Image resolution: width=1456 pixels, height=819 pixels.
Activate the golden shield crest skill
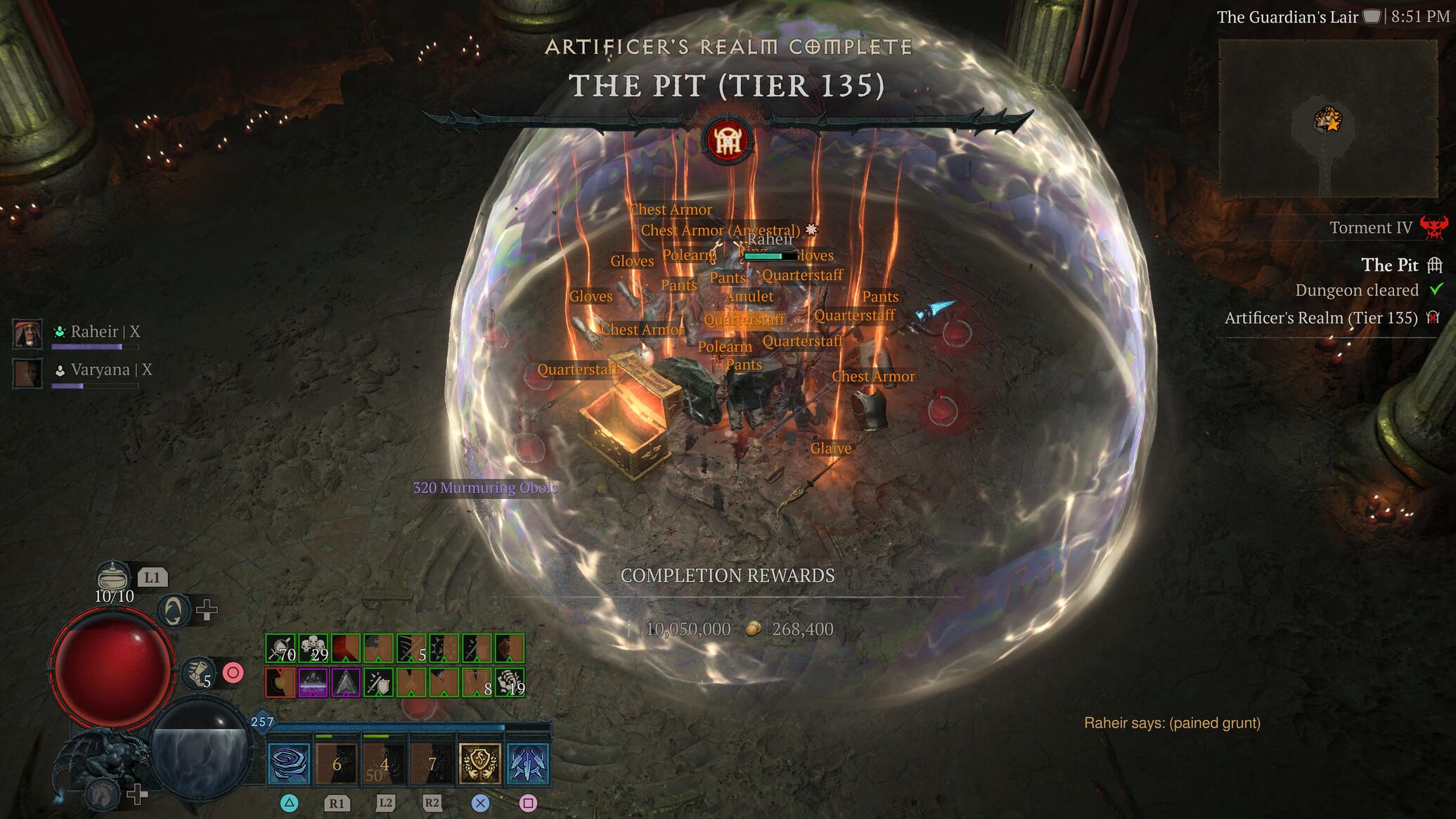click(479, 763)
